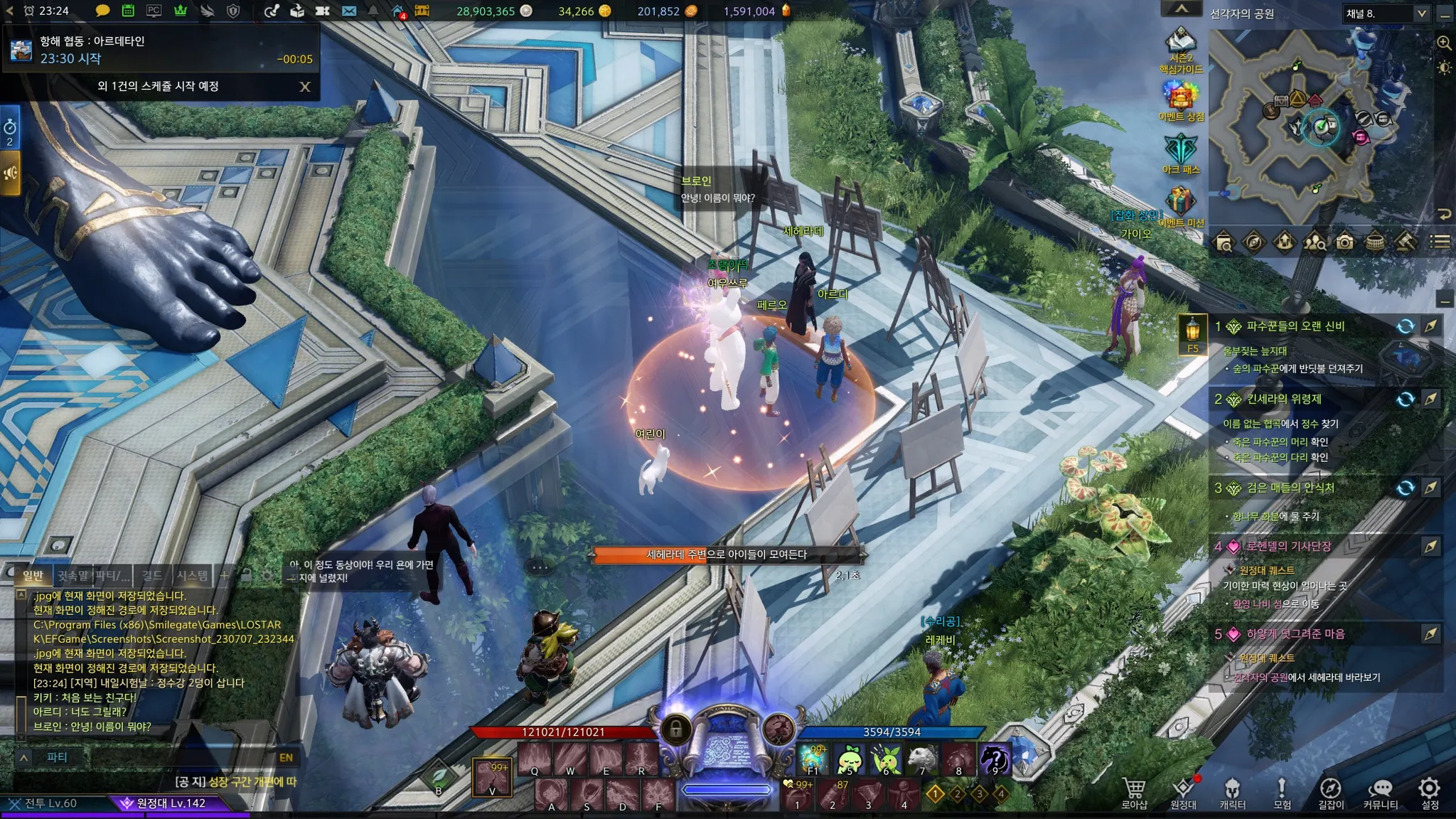The width and height of the screenshot is (1456, 819).
Task: Open the 설정 settings menu
Action: coord(1430,793)
